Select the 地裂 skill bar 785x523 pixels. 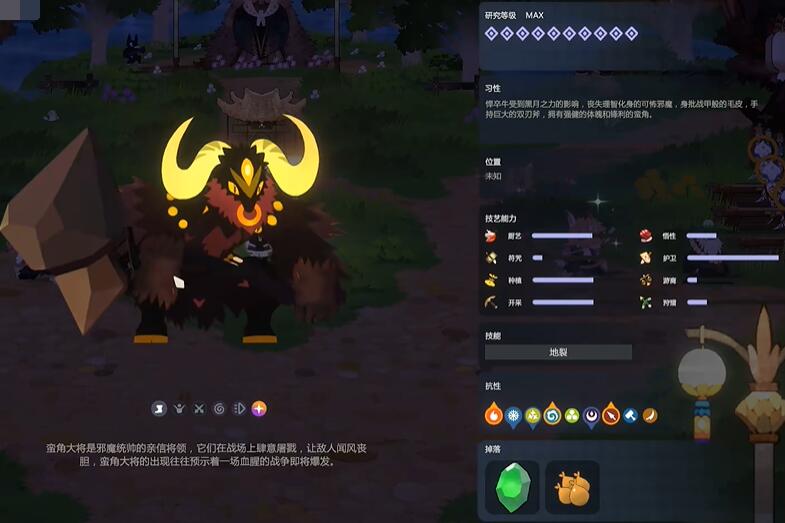(x=558, y=352)
